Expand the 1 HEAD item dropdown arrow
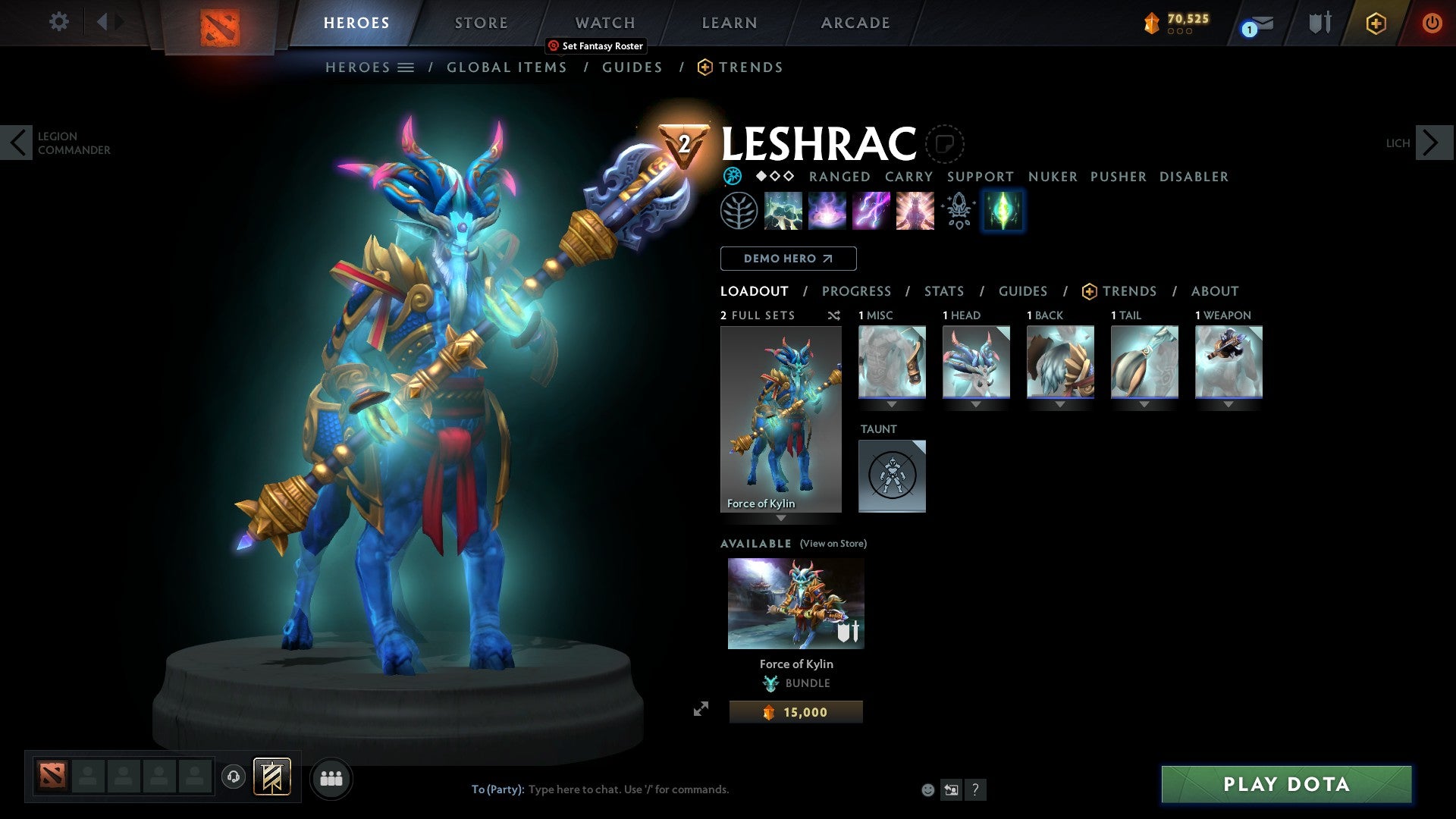 [976, 405]
